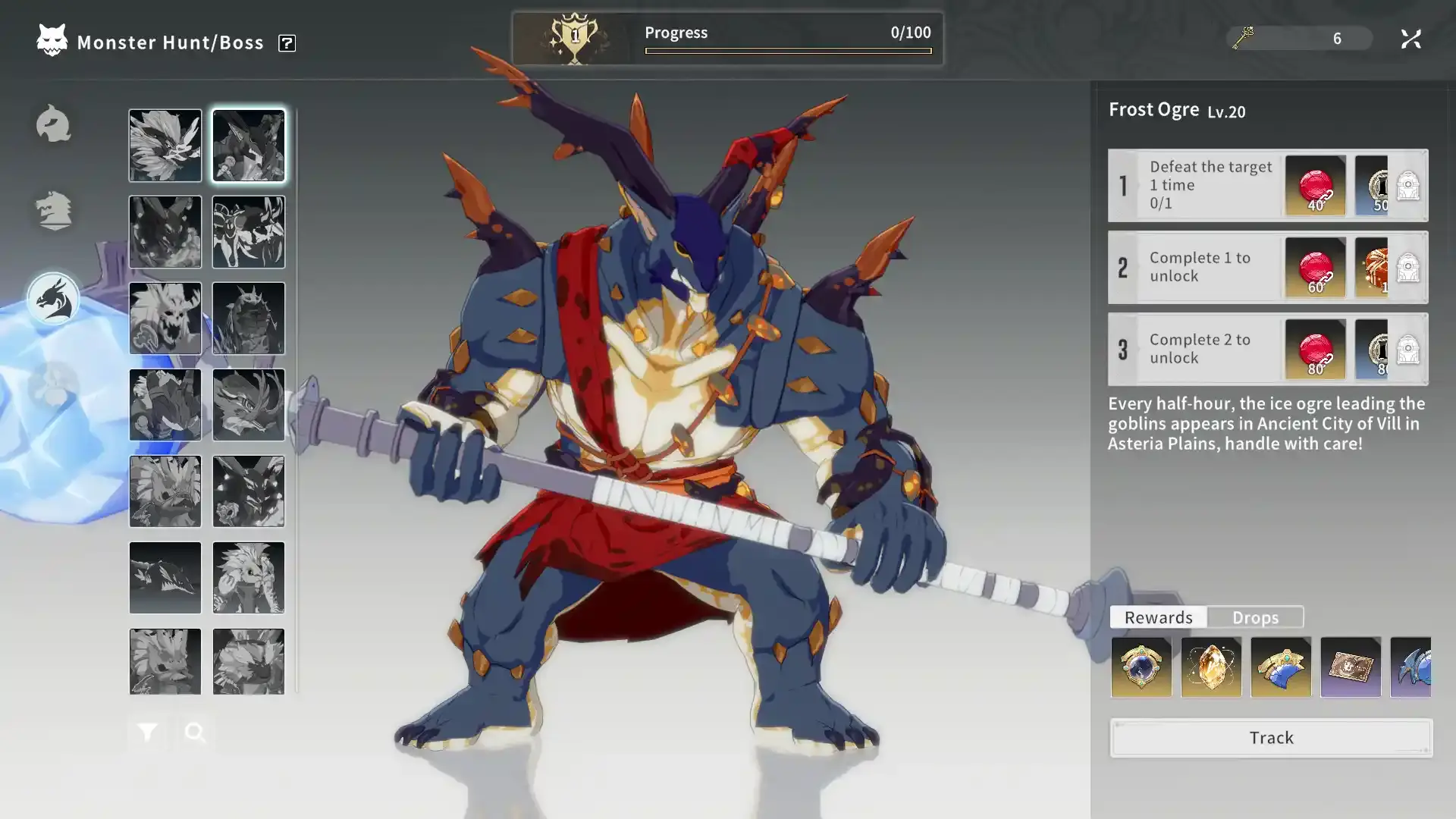
Task: Open the help question mark icon
Action: click(x=287, y=43)
